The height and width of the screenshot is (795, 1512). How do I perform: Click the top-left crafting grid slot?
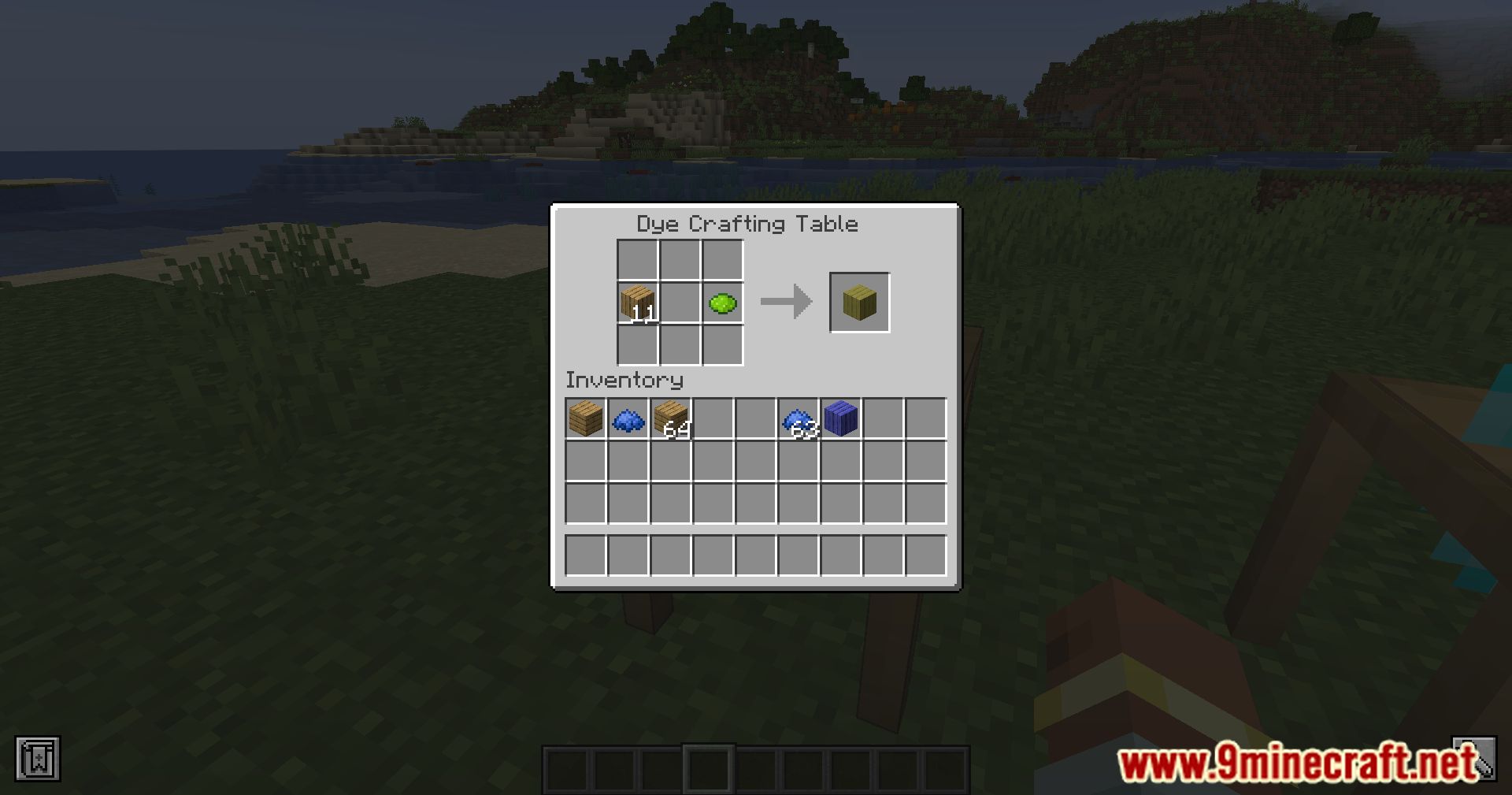coord(638,258)
